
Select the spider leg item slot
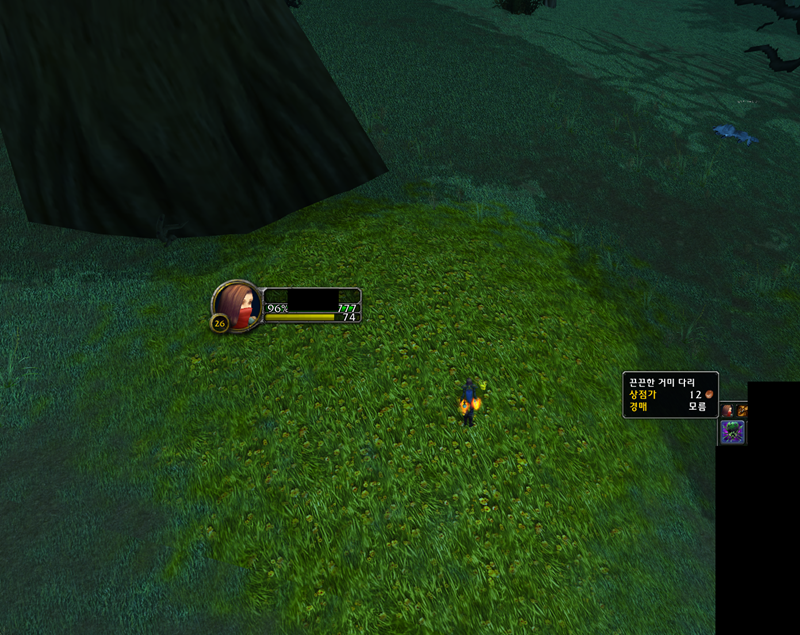coord(732,432)
